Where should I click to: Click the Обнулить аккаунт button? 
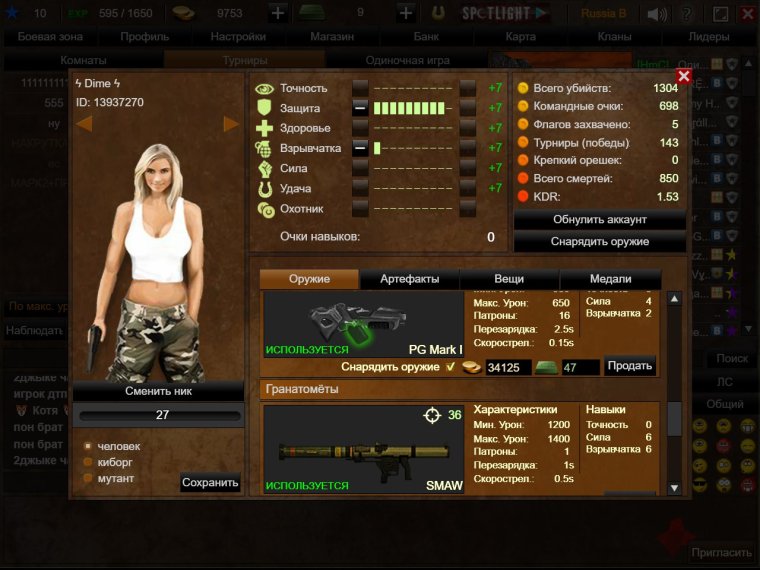(600, 219)
